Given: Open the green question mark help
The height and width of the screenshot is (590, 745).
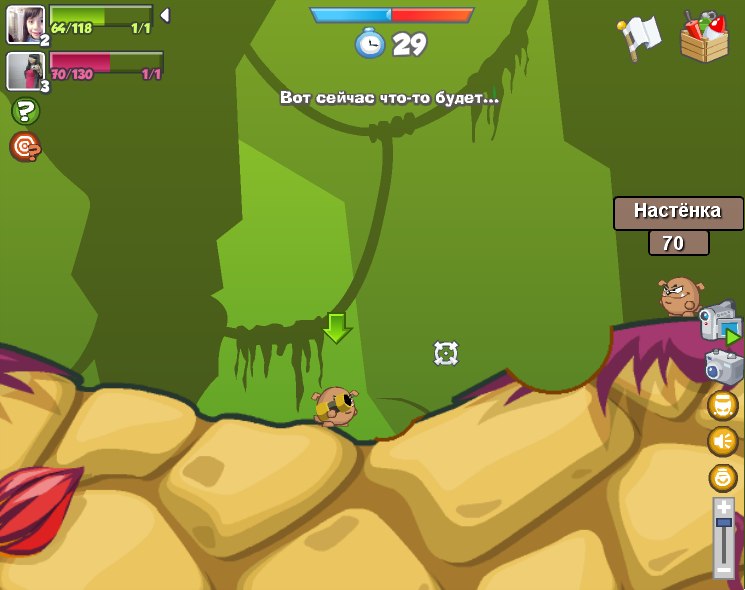Looking at the screenshot, I should 25,111.
